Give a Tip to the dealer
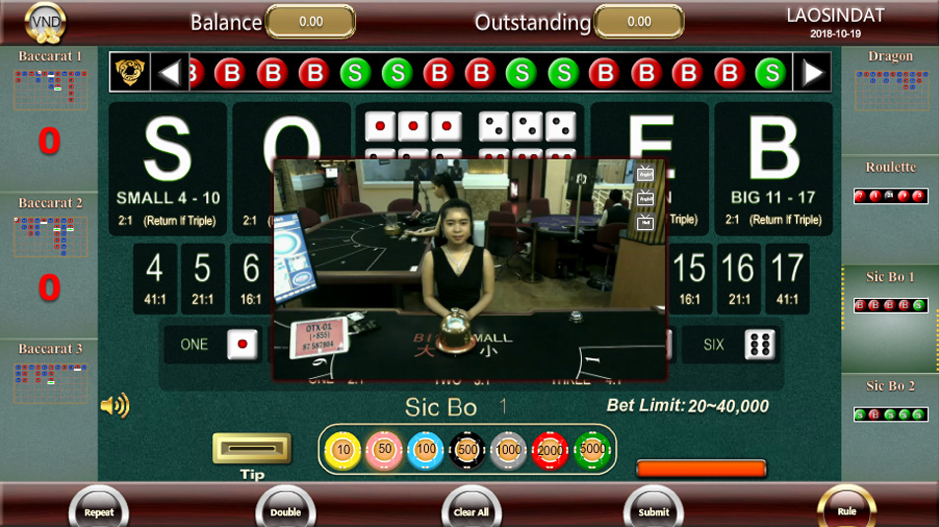This screenshot has height=527, width=939. pos(252,449)
